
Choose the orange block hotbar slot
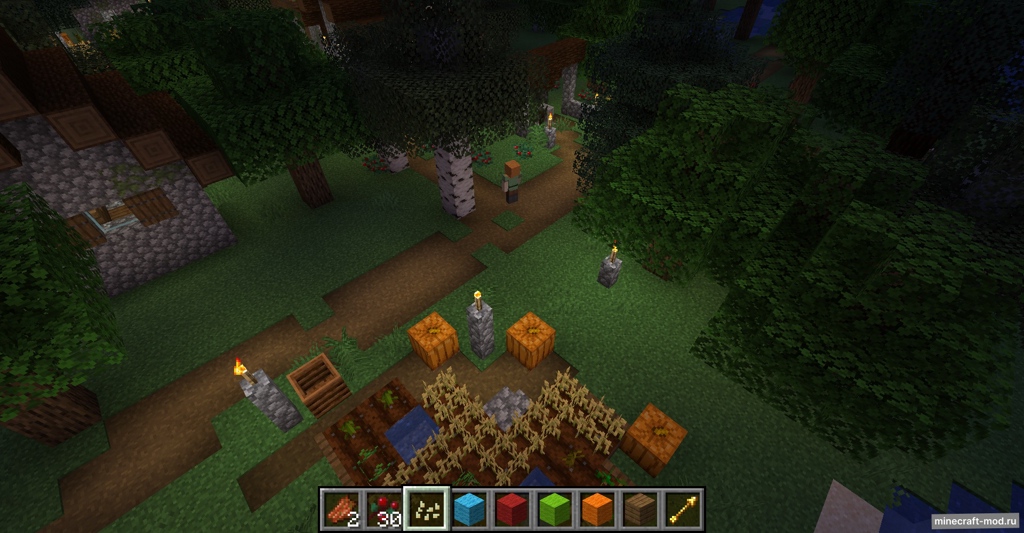pyautogui.click(x=597, y=510)
